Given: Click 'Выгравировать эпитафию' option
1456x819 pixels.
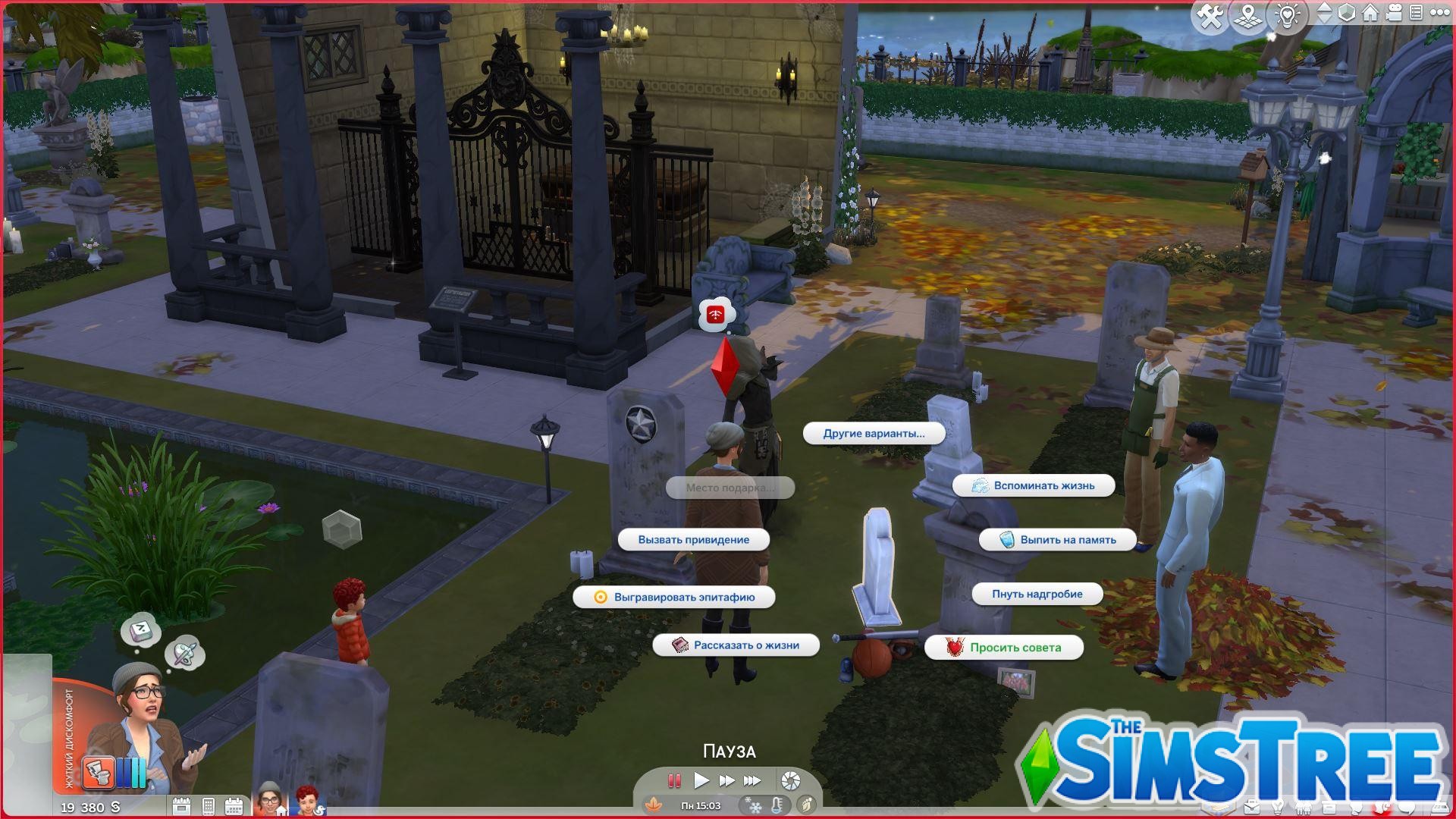Looking at the screenshot, I should [x=683, y=598].
